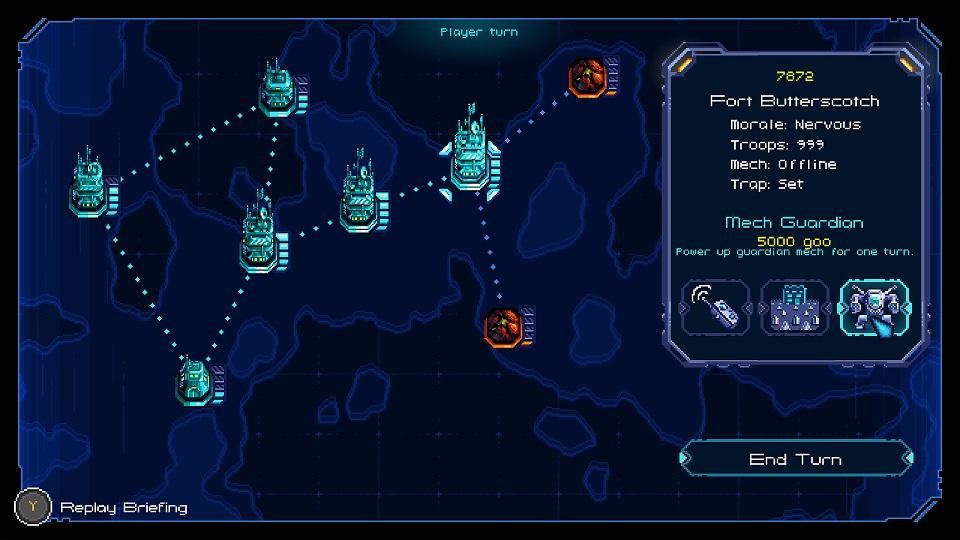This screenshot has height=540, width=960.
Task: Activate the Mech Guardian robot icon
Action: point(873,307)
